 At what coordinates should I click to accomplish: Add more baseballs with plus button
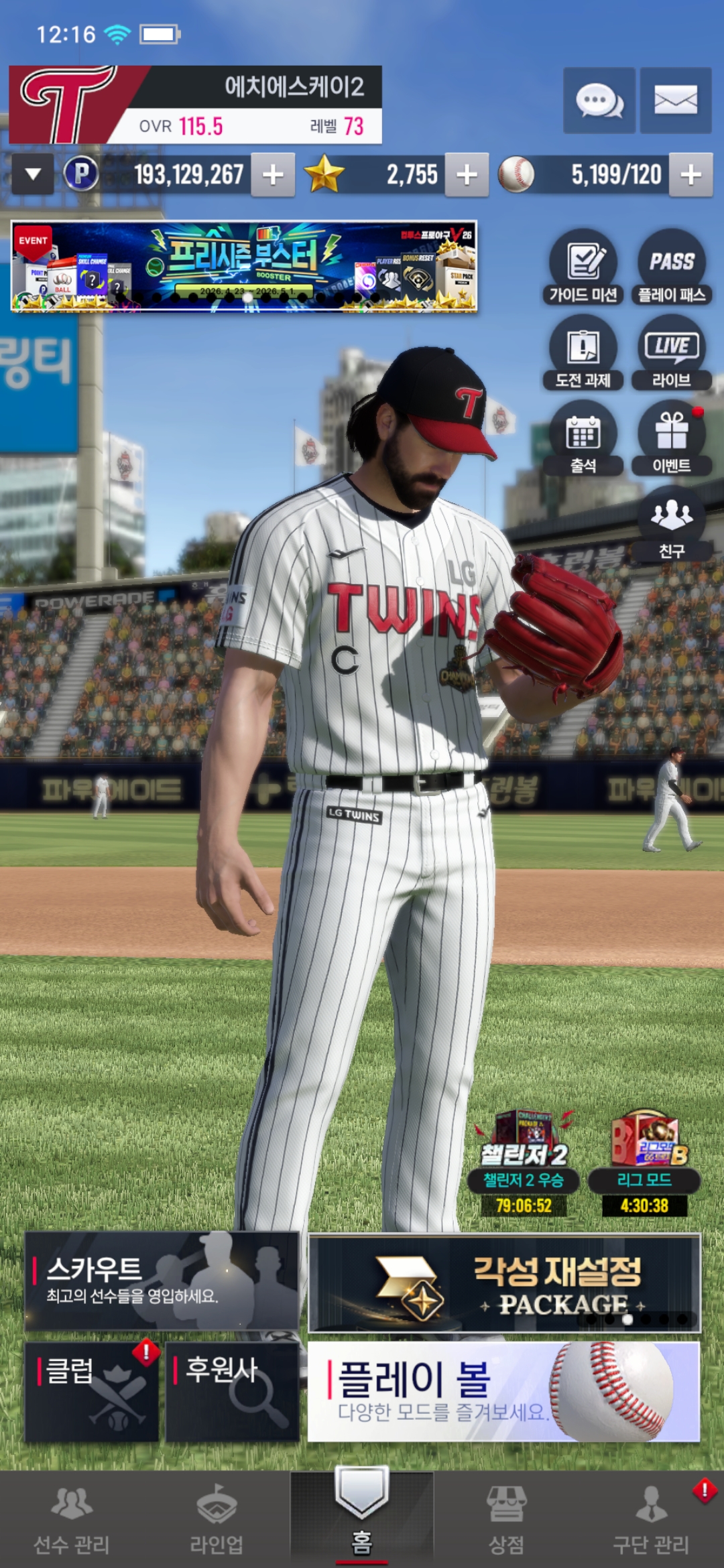coord(690,175)
